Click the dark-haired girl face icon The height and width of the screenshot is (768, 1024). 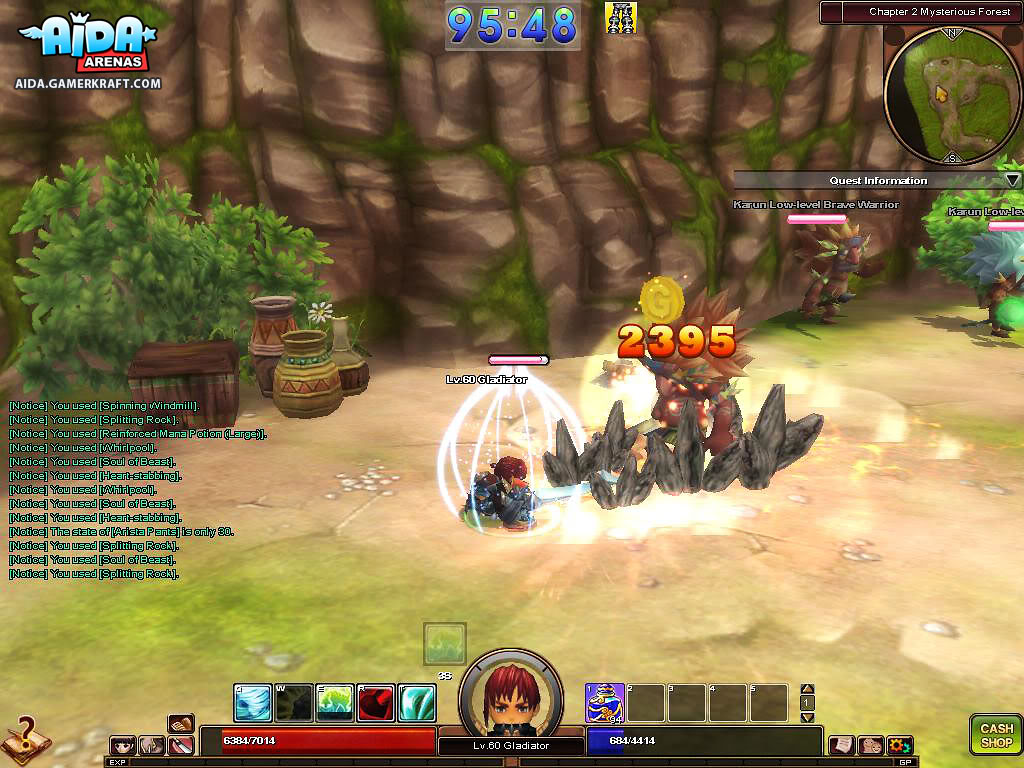tap(124, 745)
